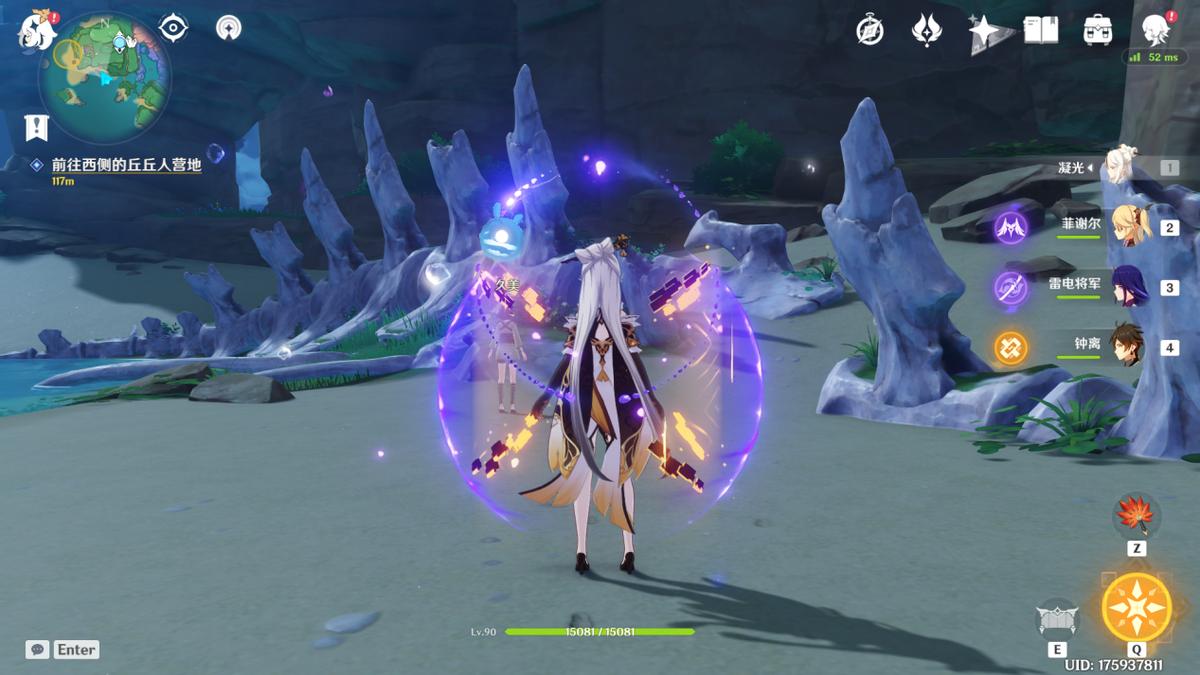
Task: Open the quest tracker exclamation bookmark
Action: [x=37, y=127]
